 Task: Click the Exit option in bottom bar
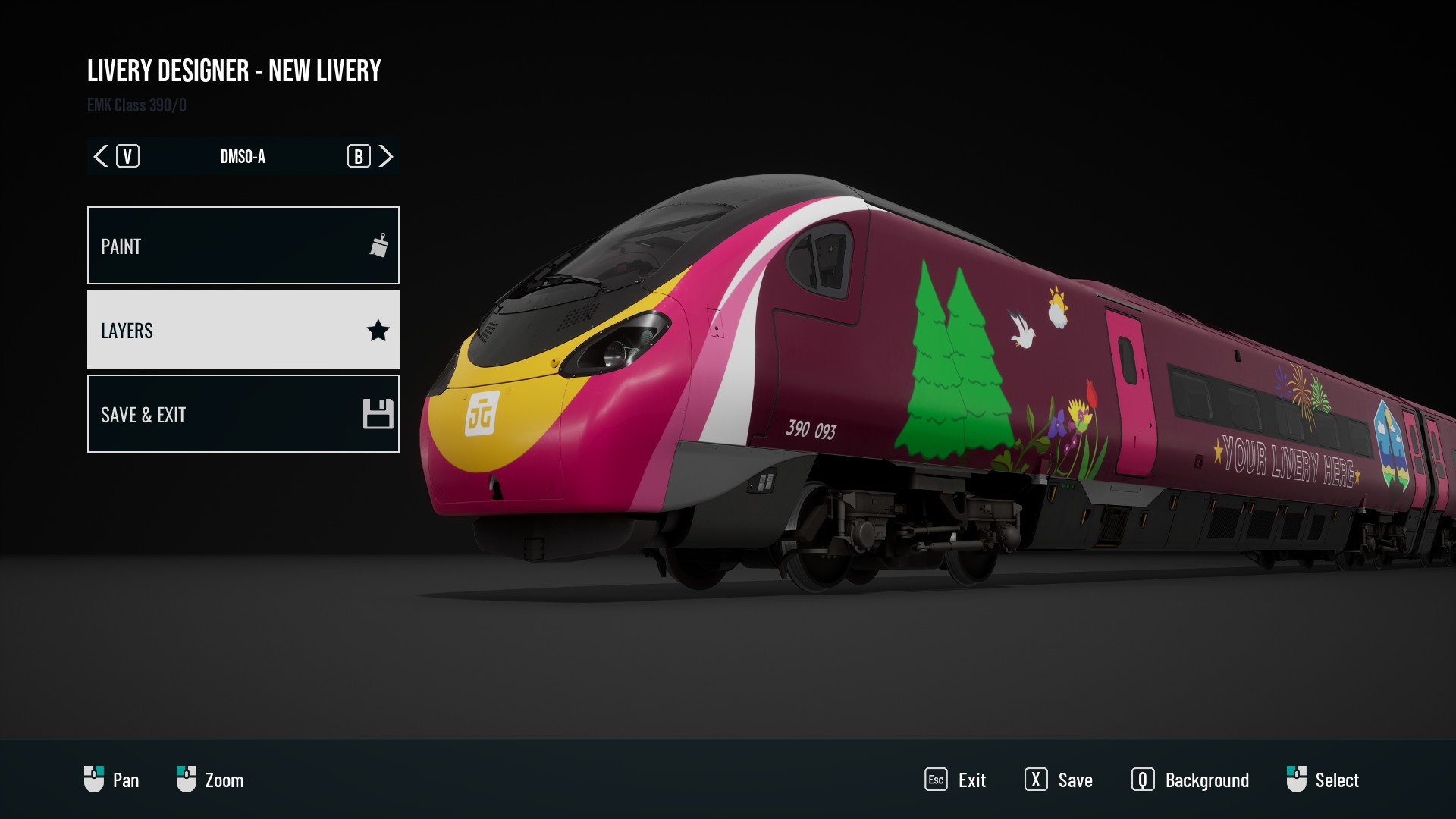(955, 780)
